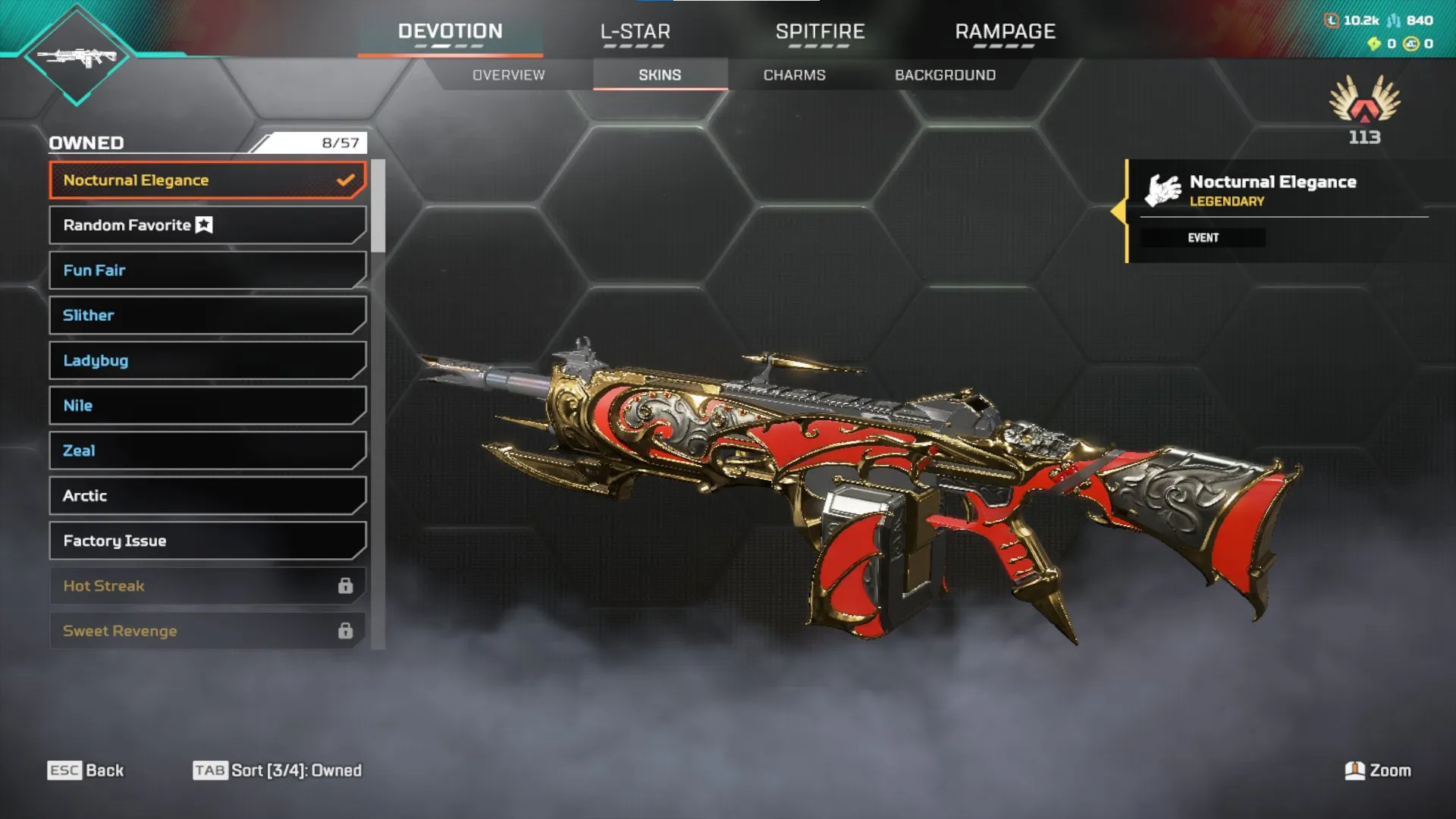Click the lock icon on Hot Streak
Viewport: 1456px width, 819px height.
click(x=347, y=585)
